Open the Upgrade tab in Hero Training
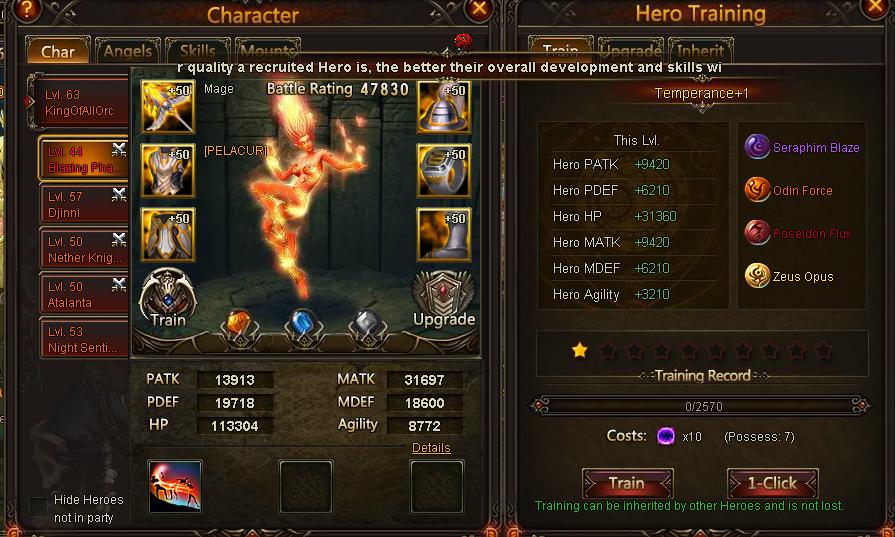The height and width of the screenshot is (537, 895). (x=630, y=51)
